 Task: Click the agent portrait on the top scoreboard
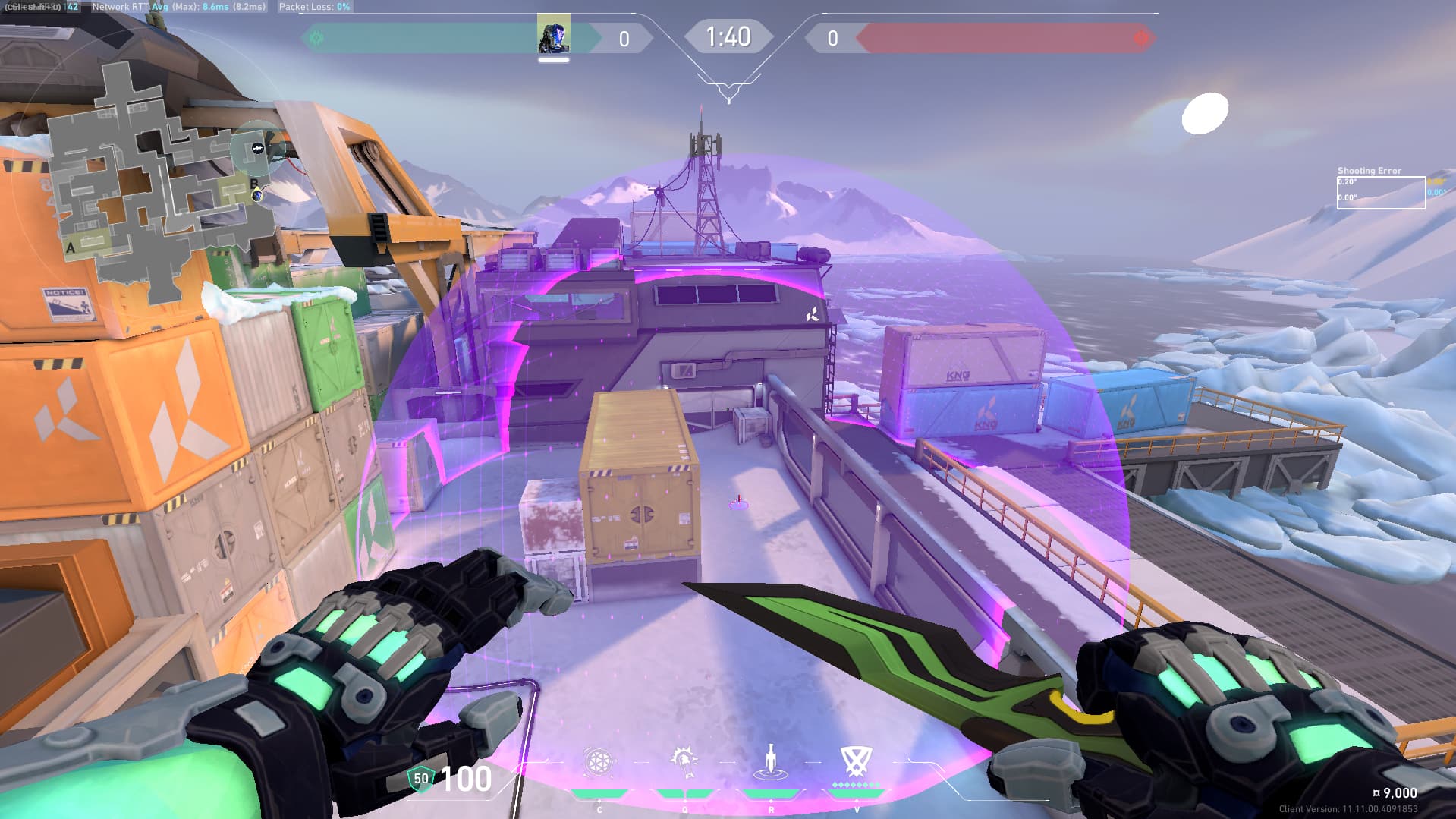pyautogui.click(x=553, y=36)
